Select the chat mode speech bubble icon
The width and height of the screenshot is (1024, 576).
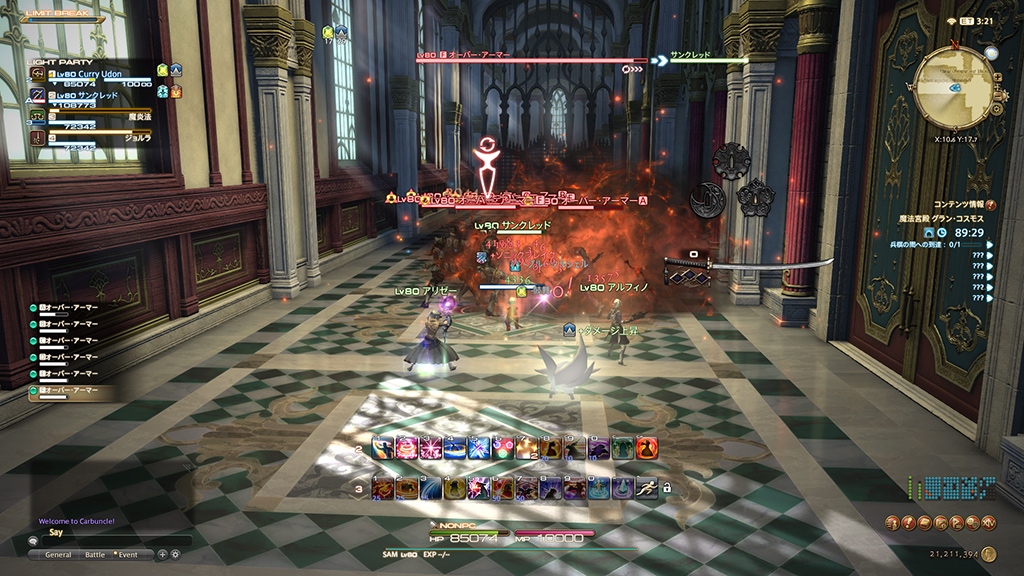[x=33, y=541]
